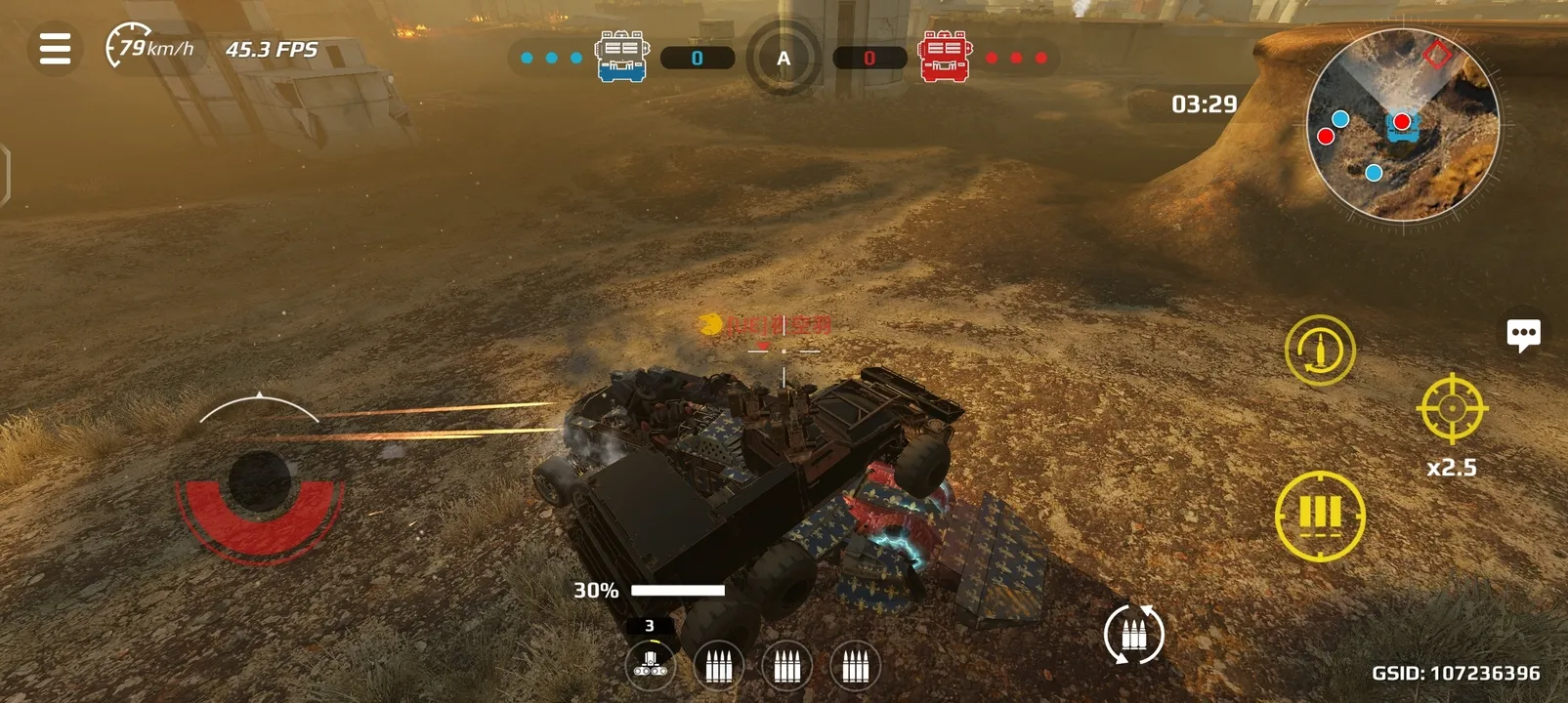Toggle the fire-all-weapons crosshair mode
This screenshot has height=703, width=1568.
pos(1321,515)
